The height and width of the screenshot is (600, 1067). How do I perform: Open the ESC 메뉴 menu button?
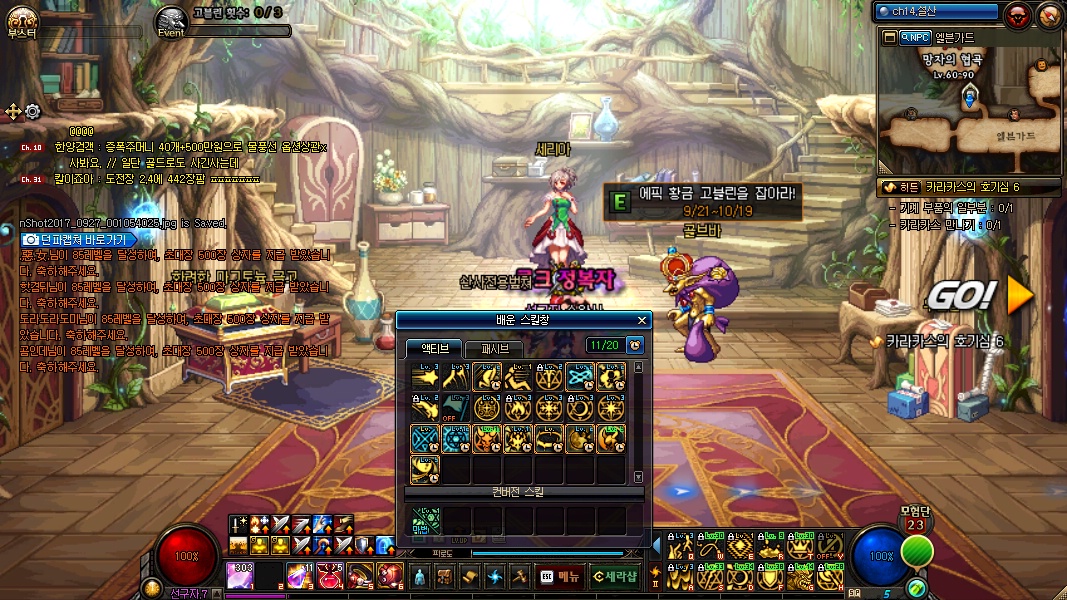(x=560, y=576)
